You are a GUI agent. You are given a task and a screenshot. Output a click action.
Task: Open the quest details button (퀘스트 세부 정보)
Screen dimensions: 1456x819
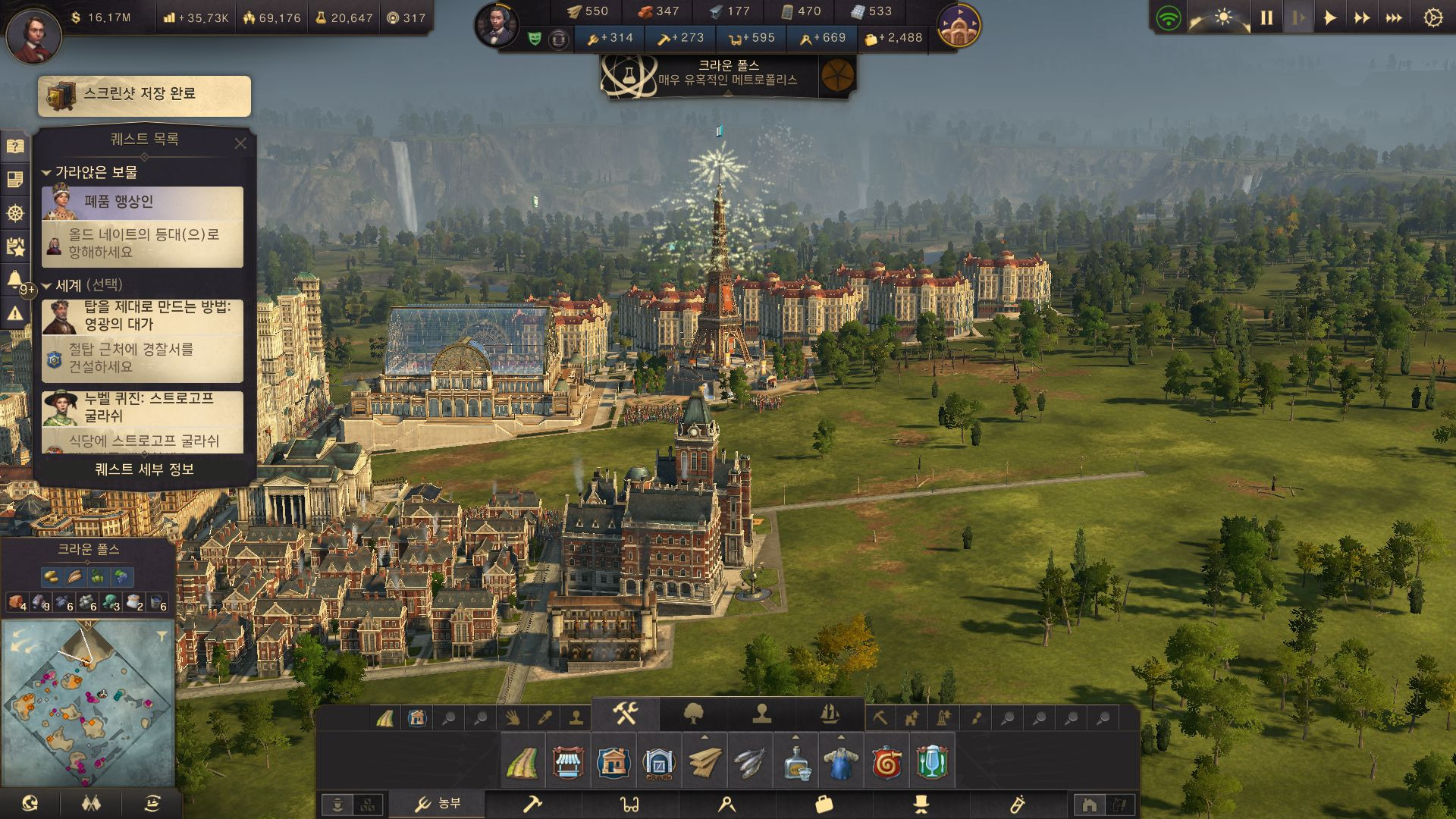tap(144, 469)
